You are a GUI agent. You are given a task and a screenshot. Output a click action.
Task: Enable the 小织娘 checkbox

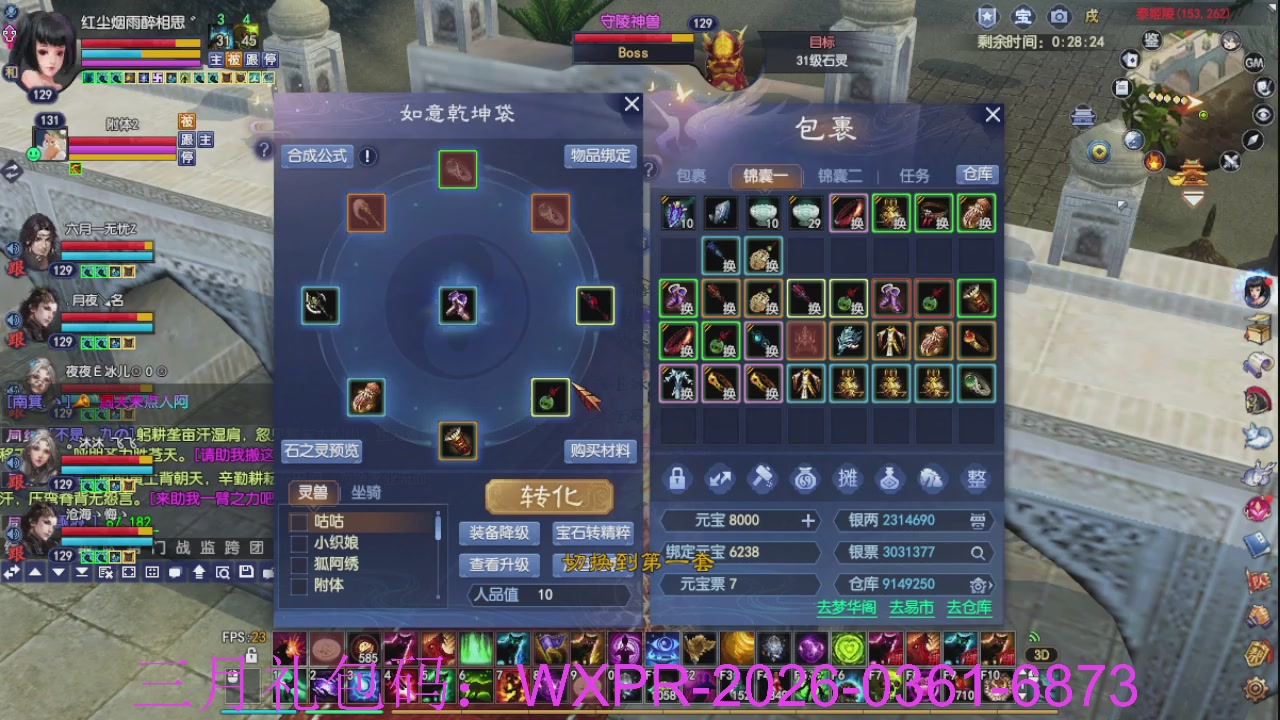pyautogui.click(x=297, y=542)
